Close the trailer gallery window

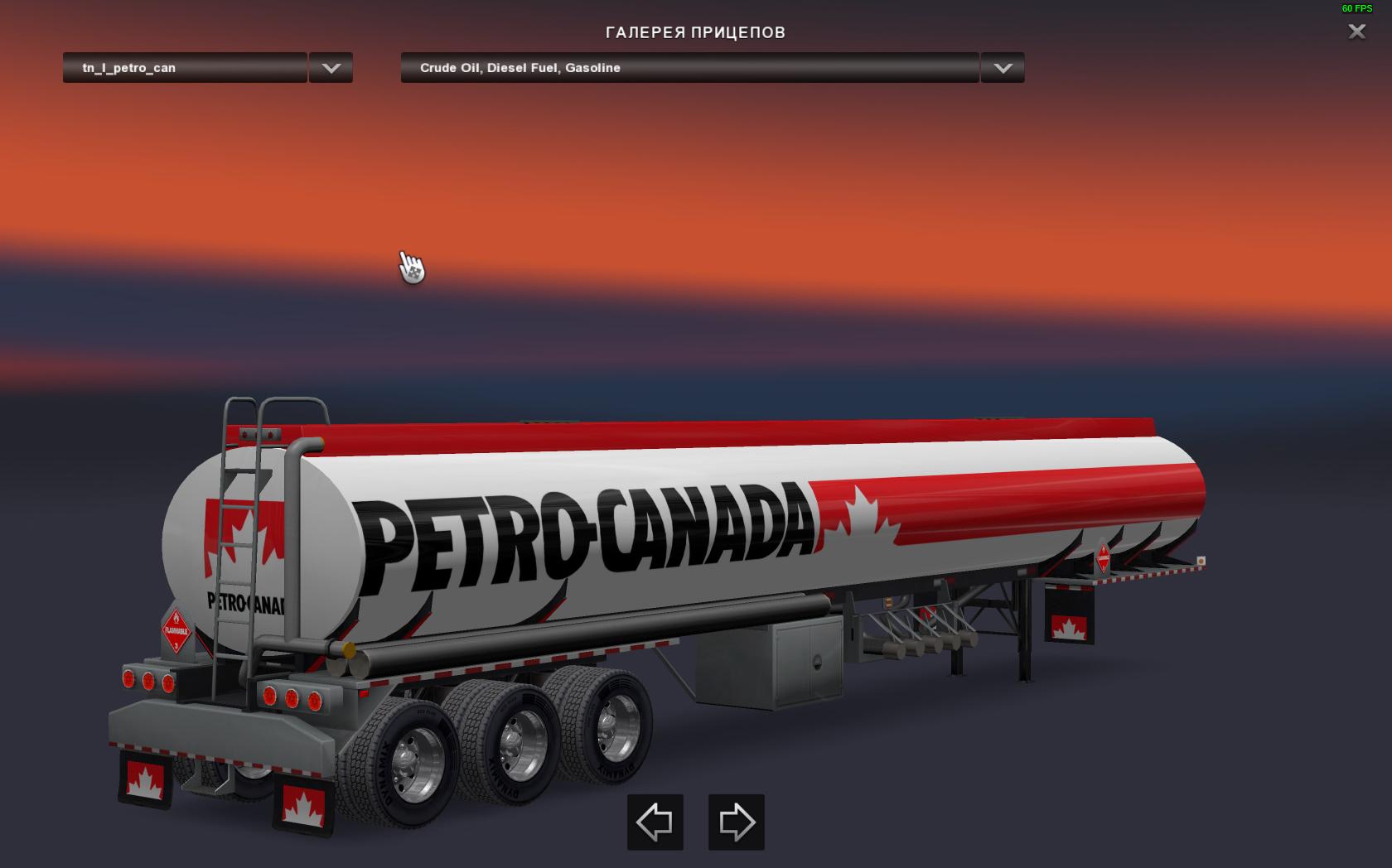1356,31
